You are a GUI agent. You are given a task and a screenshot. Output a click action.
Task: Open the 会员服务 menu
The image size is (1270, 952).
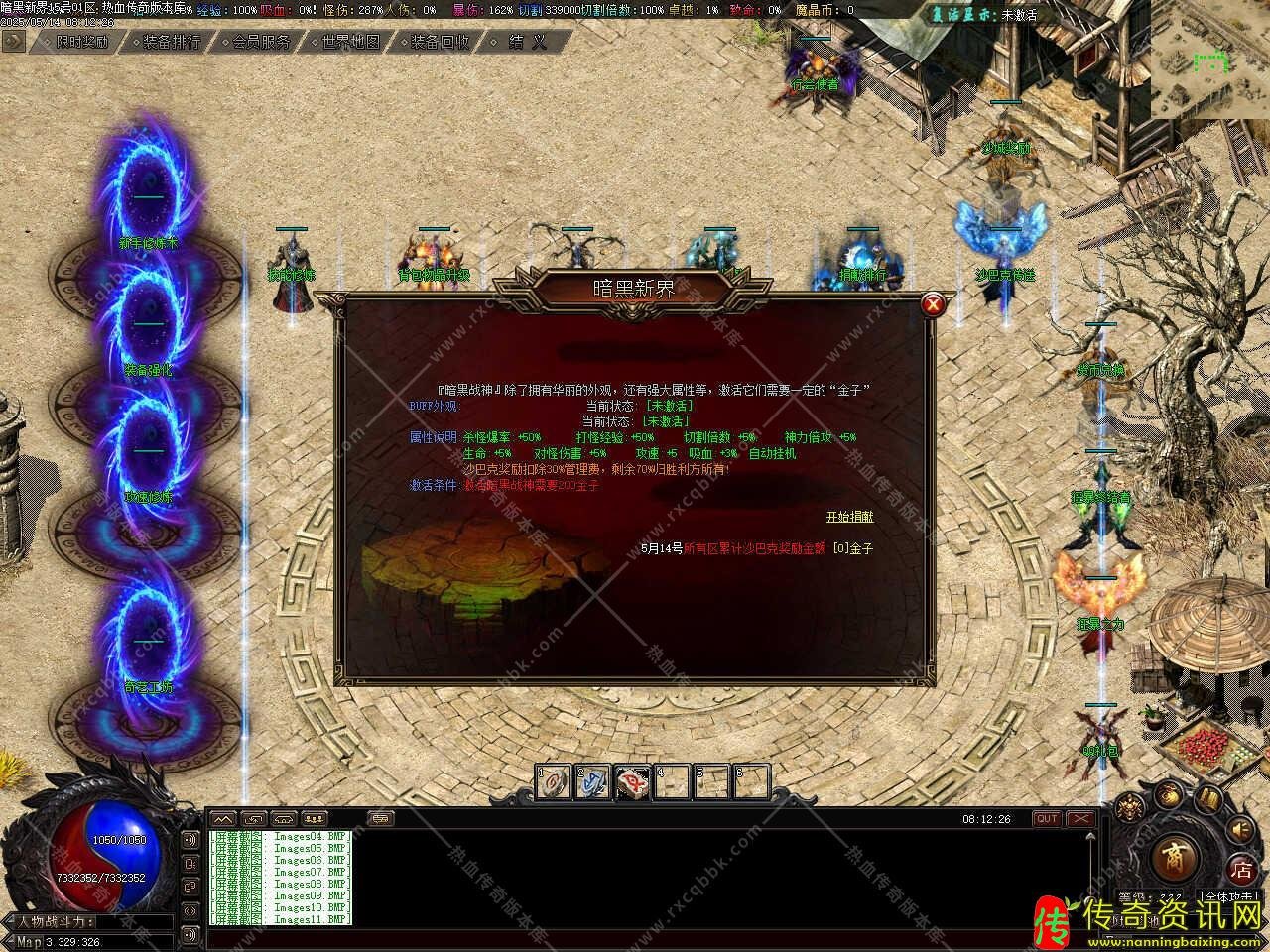[x=261, y=42]
